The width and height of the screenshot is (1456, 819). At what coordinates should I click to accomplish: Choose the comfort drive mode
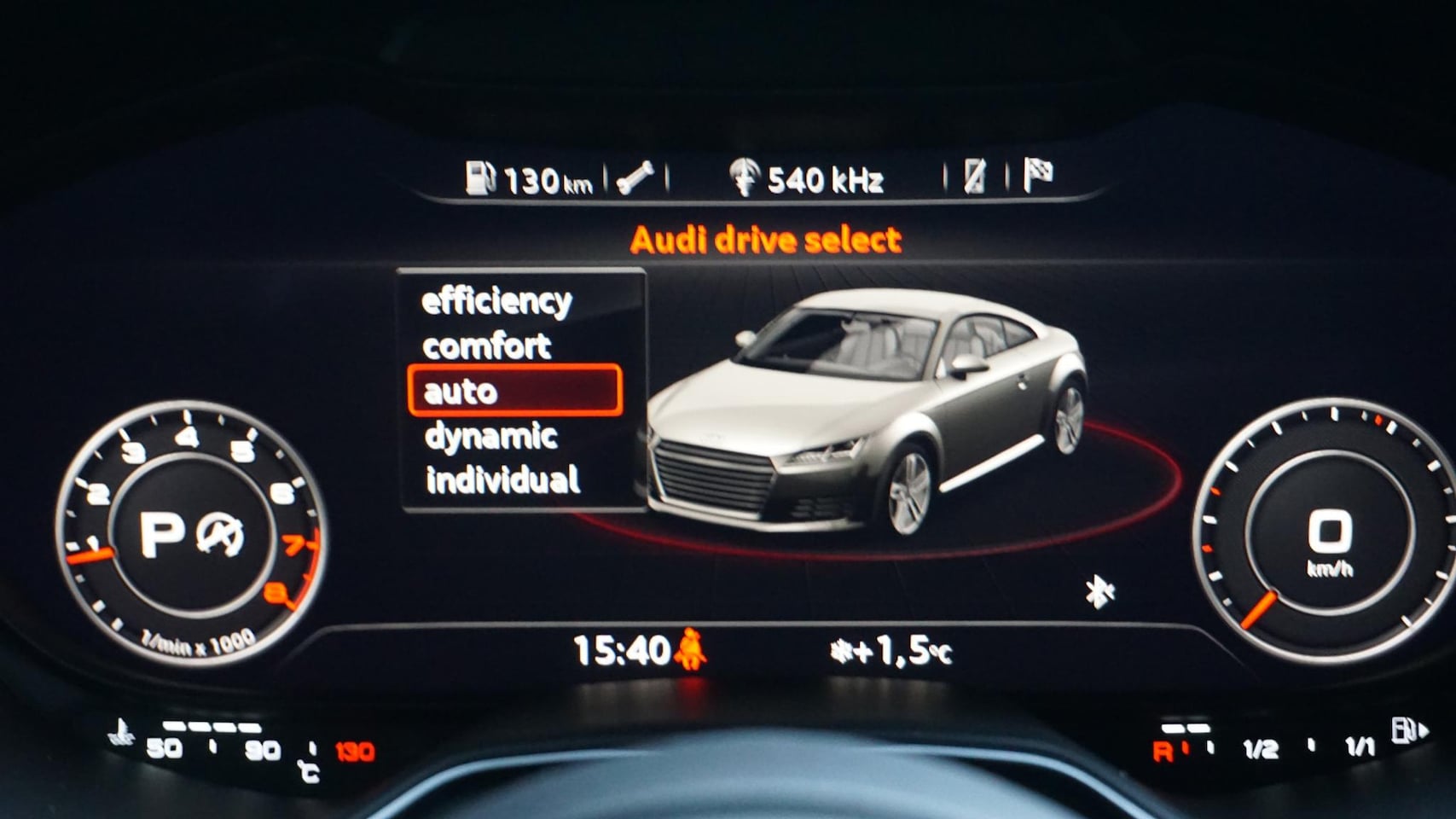[x=487, y=346]
